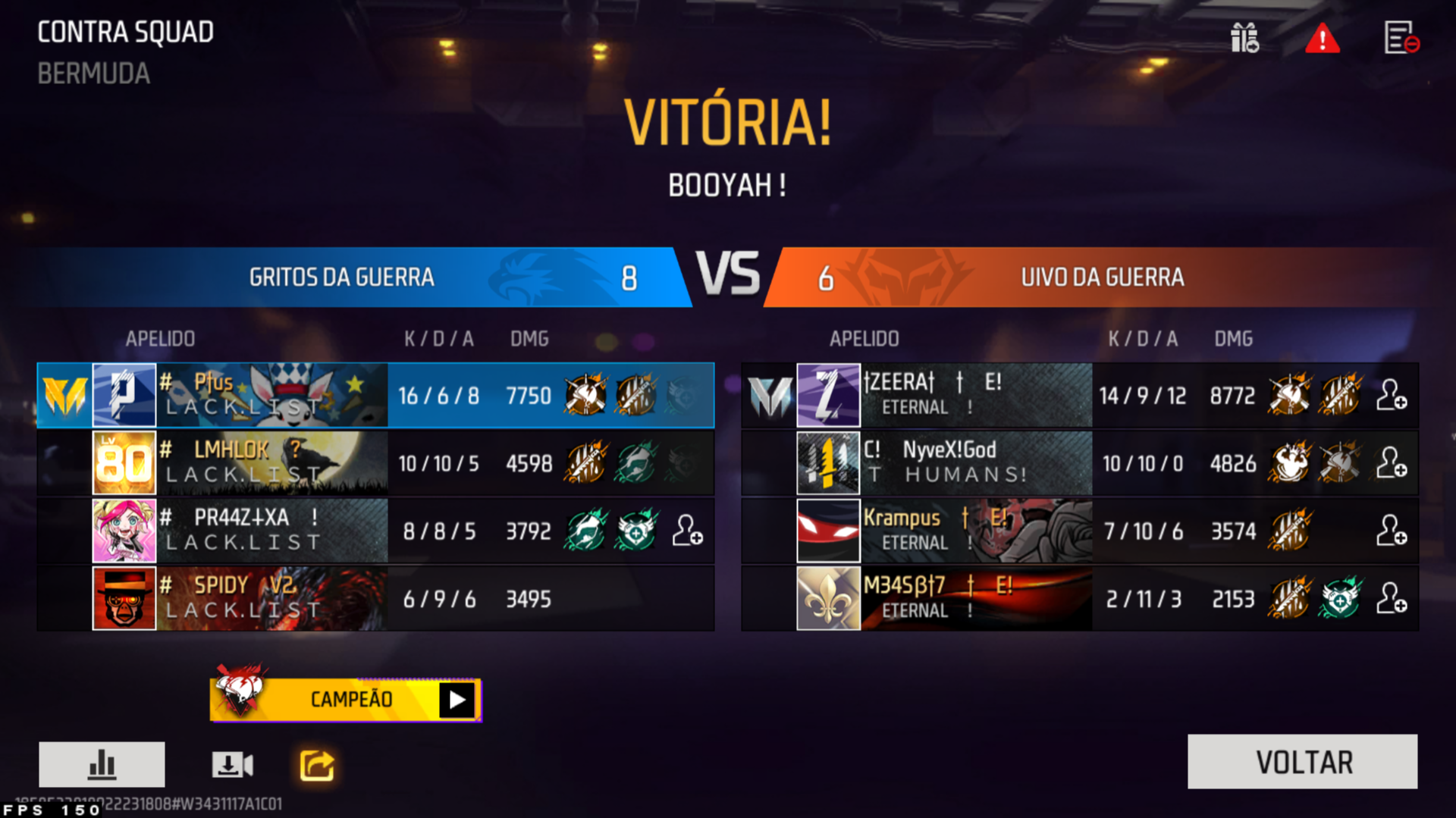The width and height of the screenshot is (1456, 818).
Task: Open the blocked report list icon
Action: coord(1403,39)
